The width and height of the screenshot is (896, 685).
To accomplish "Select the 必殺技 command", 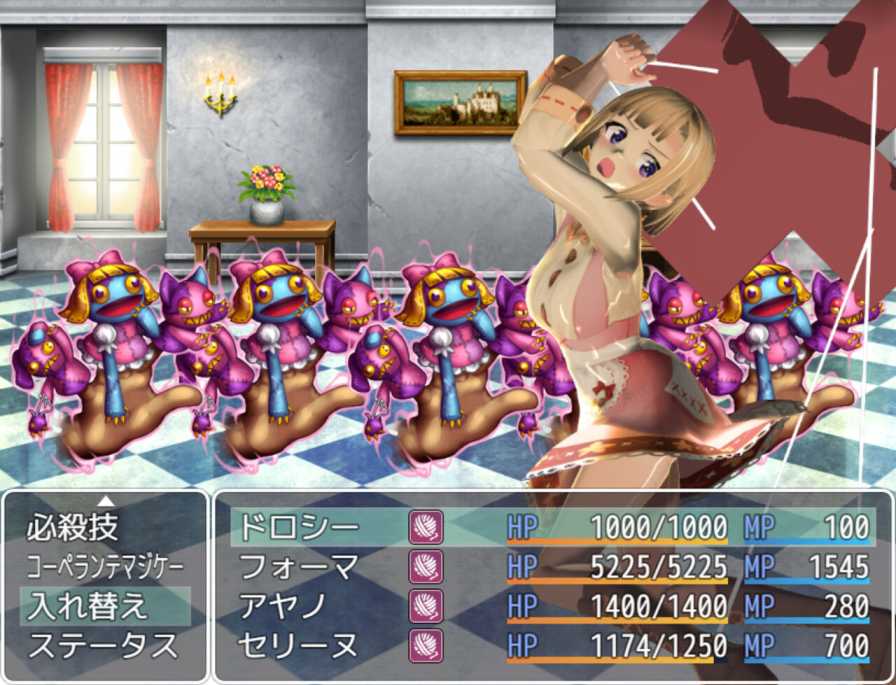I will click(74, 527).
